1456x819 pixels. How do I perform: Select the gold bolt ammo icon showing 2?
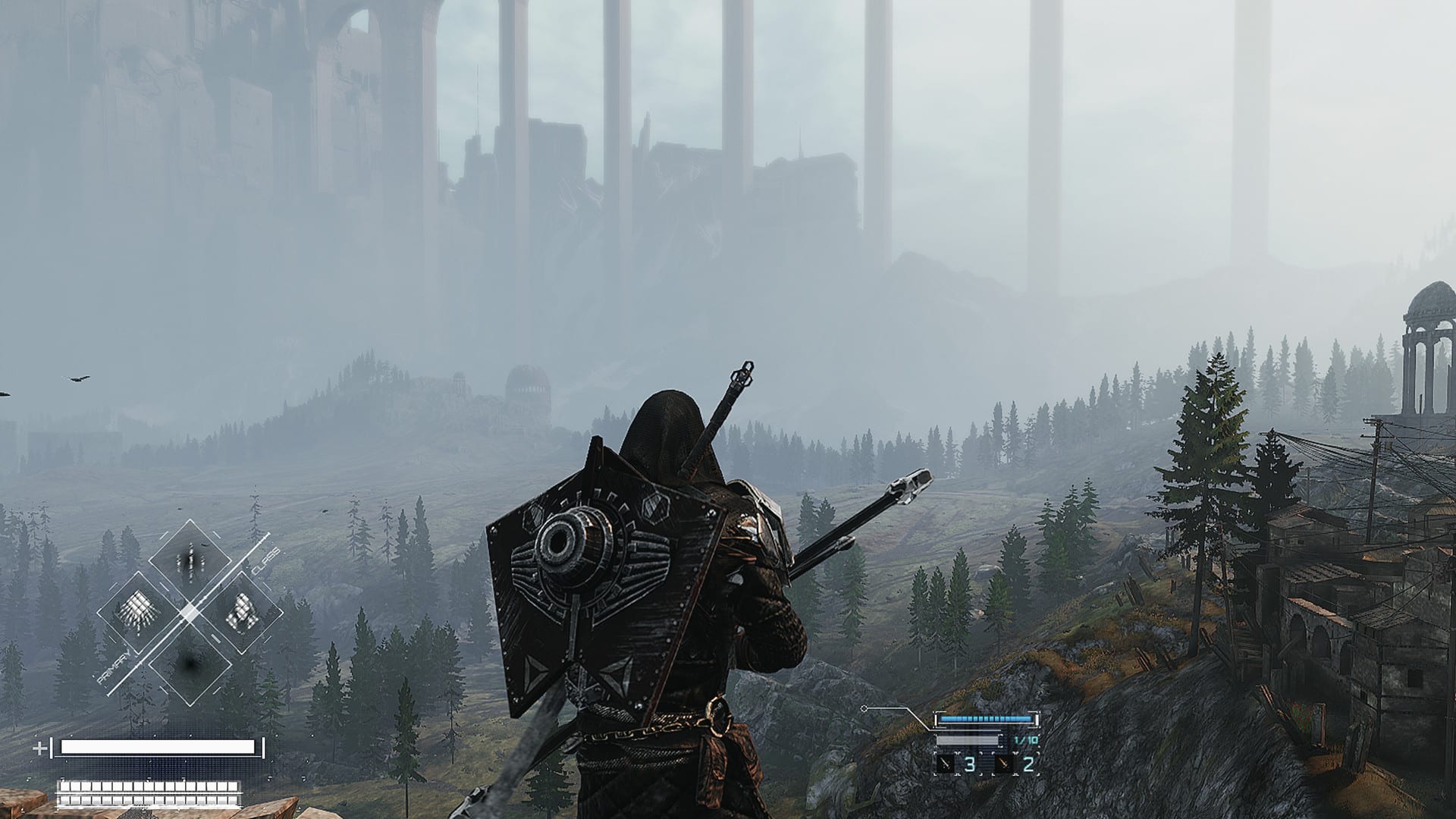click(1003, 764)
